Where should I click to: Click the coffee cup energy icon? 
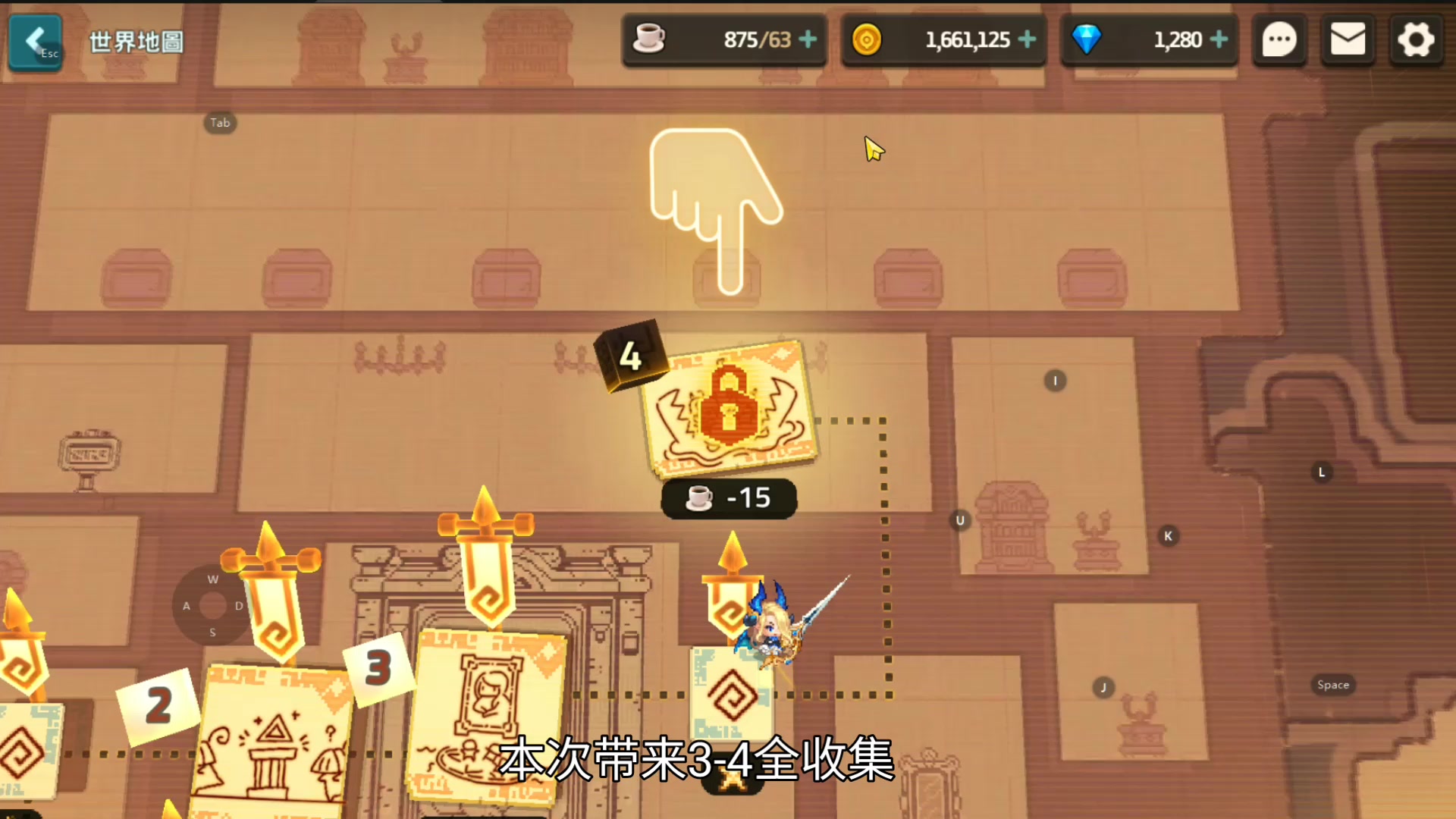(x=650, y=39)
